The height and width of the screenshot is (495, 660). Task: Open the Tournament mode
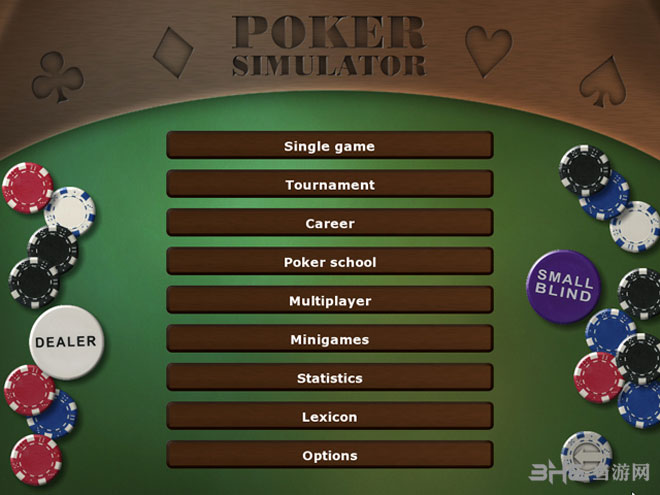coord(329,185)
